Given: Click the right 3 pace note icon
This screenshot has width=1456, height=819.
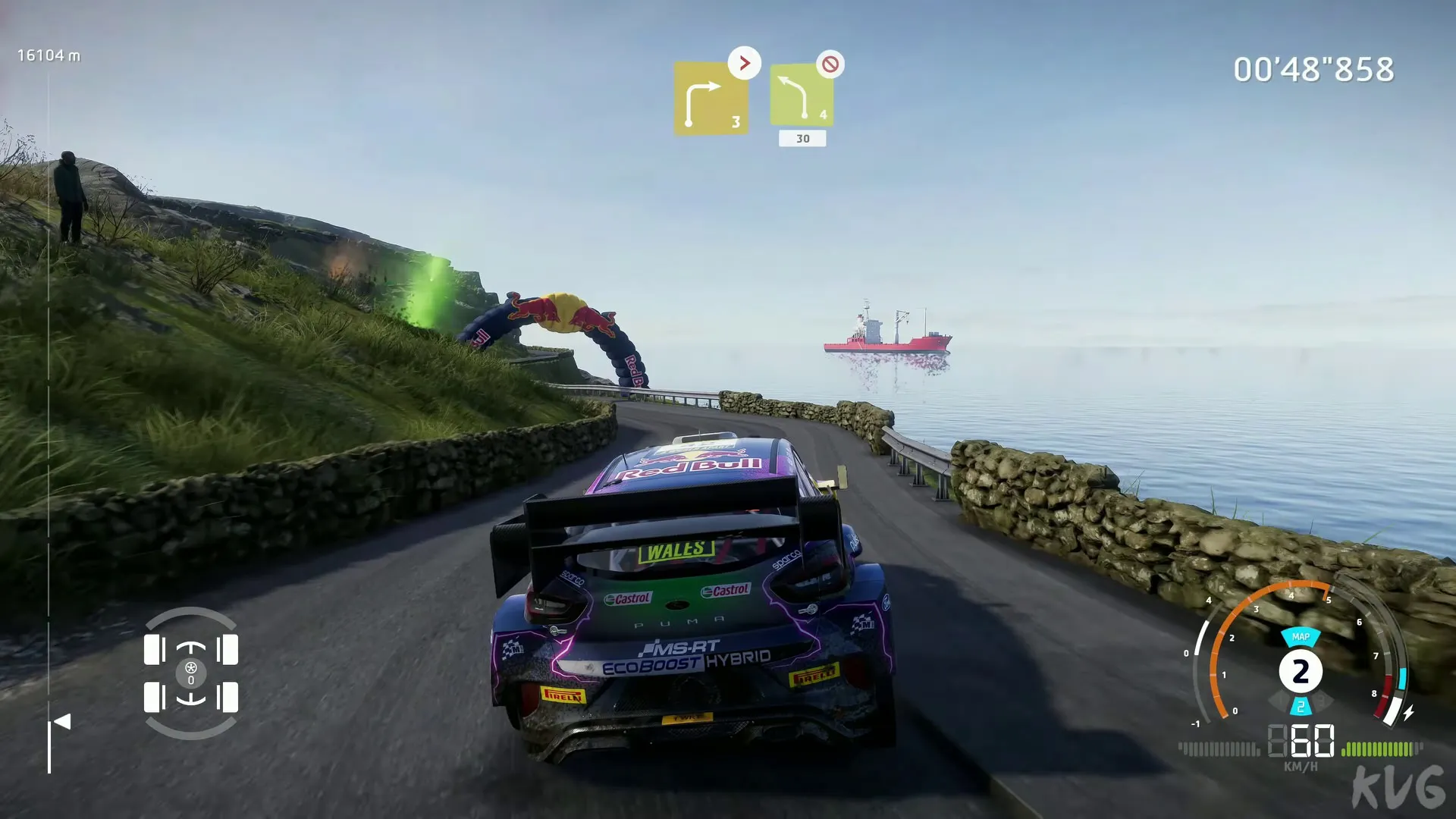Looking at the screenshot, I should click(711, 99).
